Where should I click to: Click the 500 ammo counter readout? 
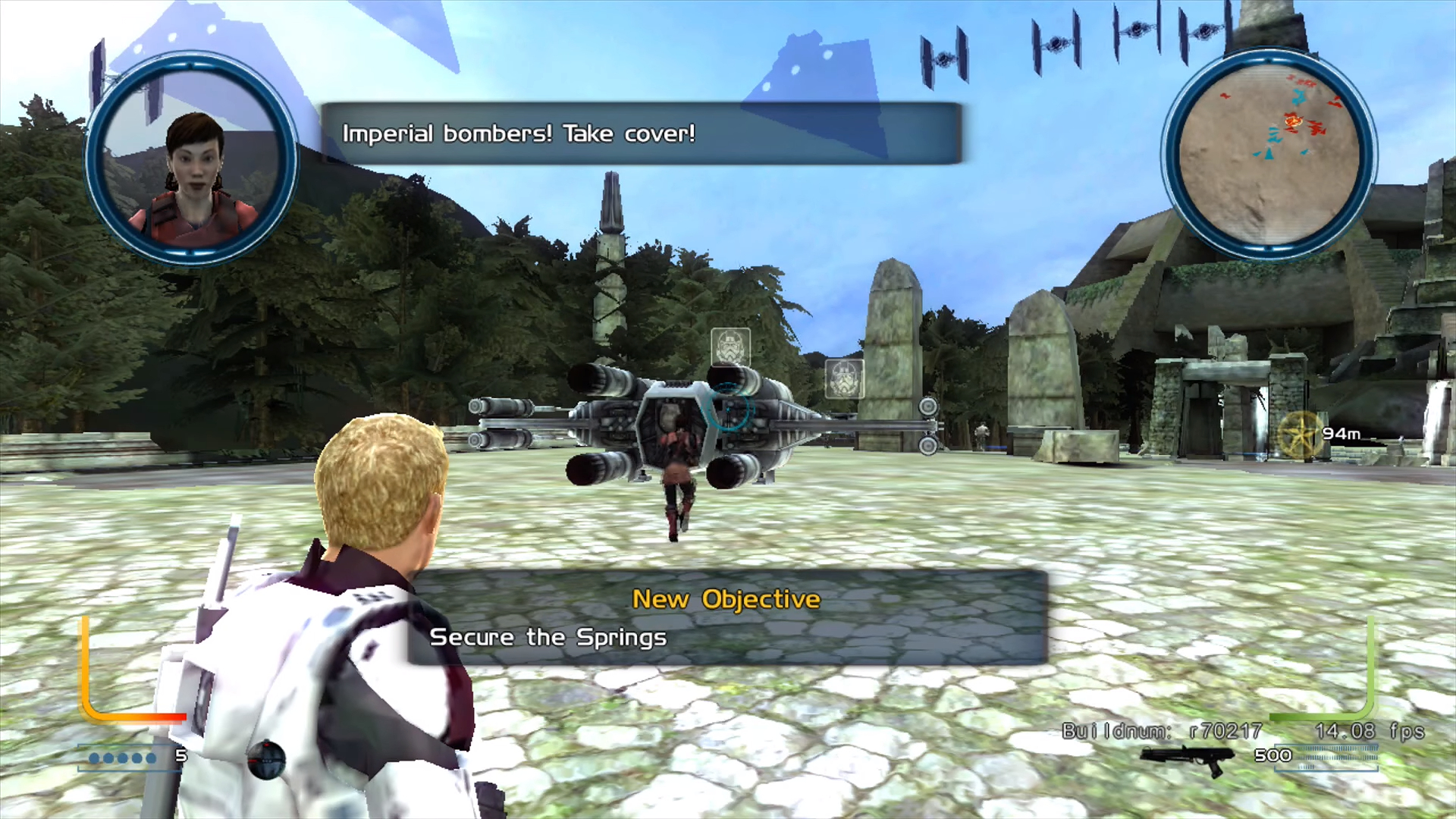[1274, 755]
